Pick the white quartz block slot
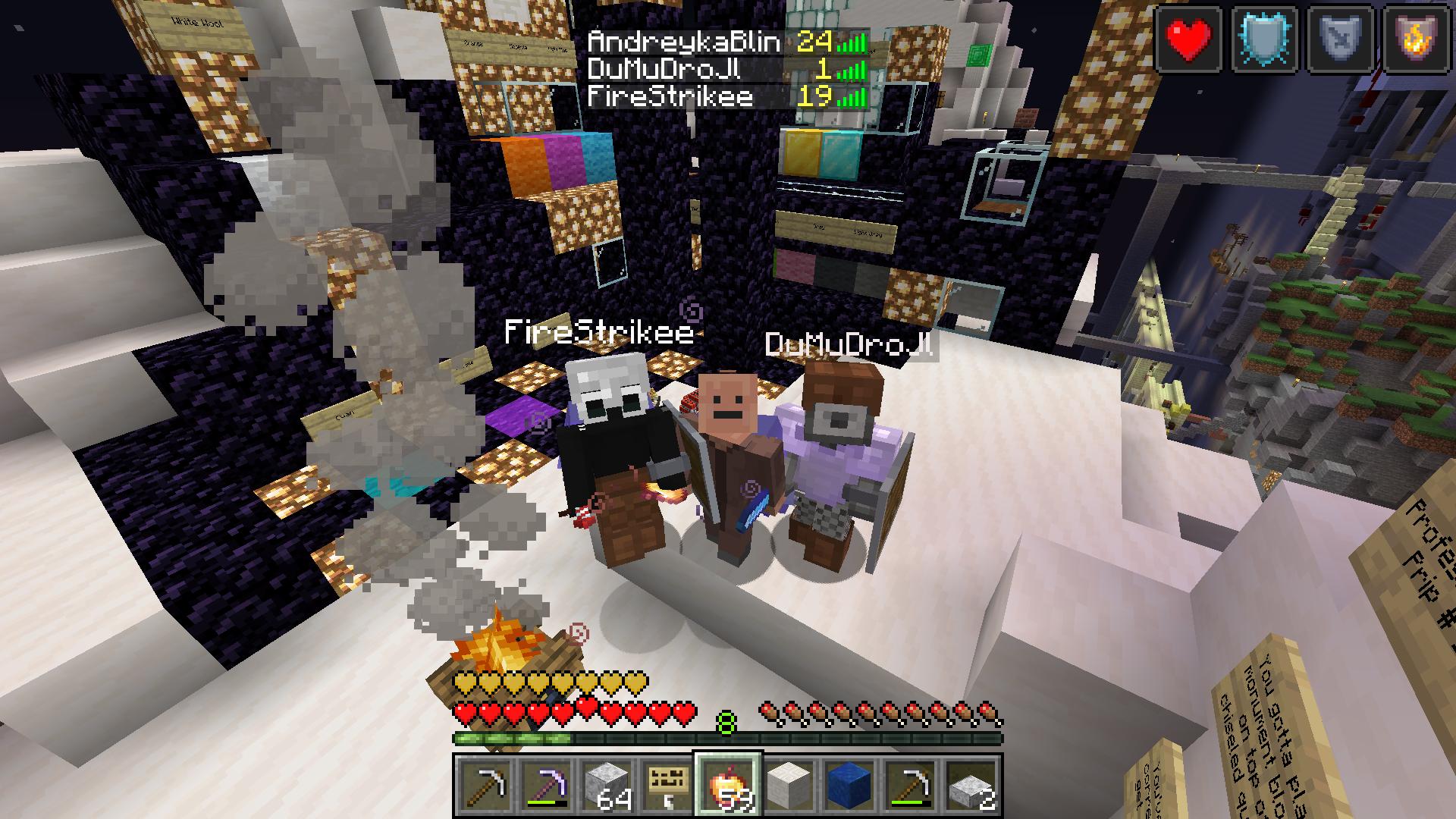Image resolution: width=1456 pixels, height=819 pixels. pos(789,785)
